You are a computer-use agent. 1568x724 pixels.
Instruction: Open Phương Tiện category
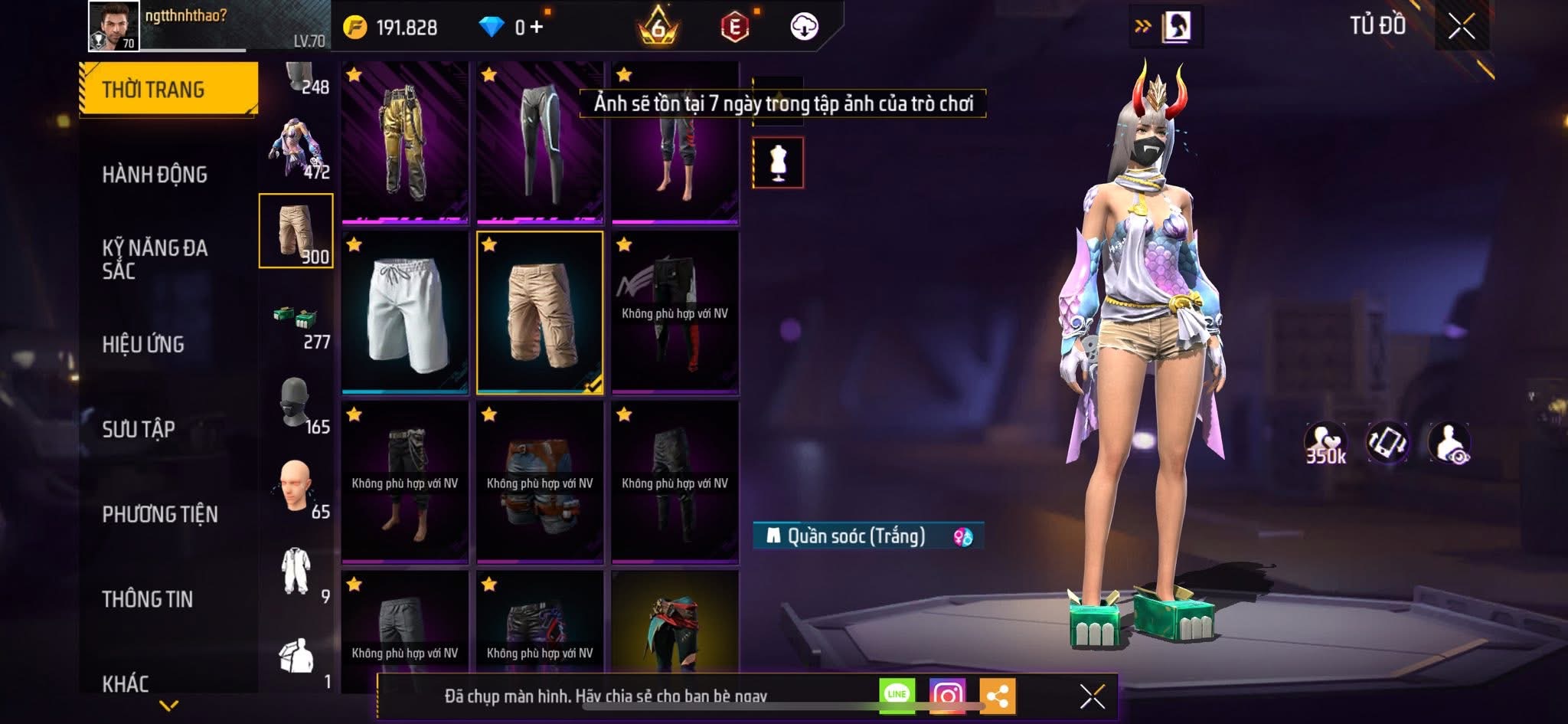(x=160, y=514)
